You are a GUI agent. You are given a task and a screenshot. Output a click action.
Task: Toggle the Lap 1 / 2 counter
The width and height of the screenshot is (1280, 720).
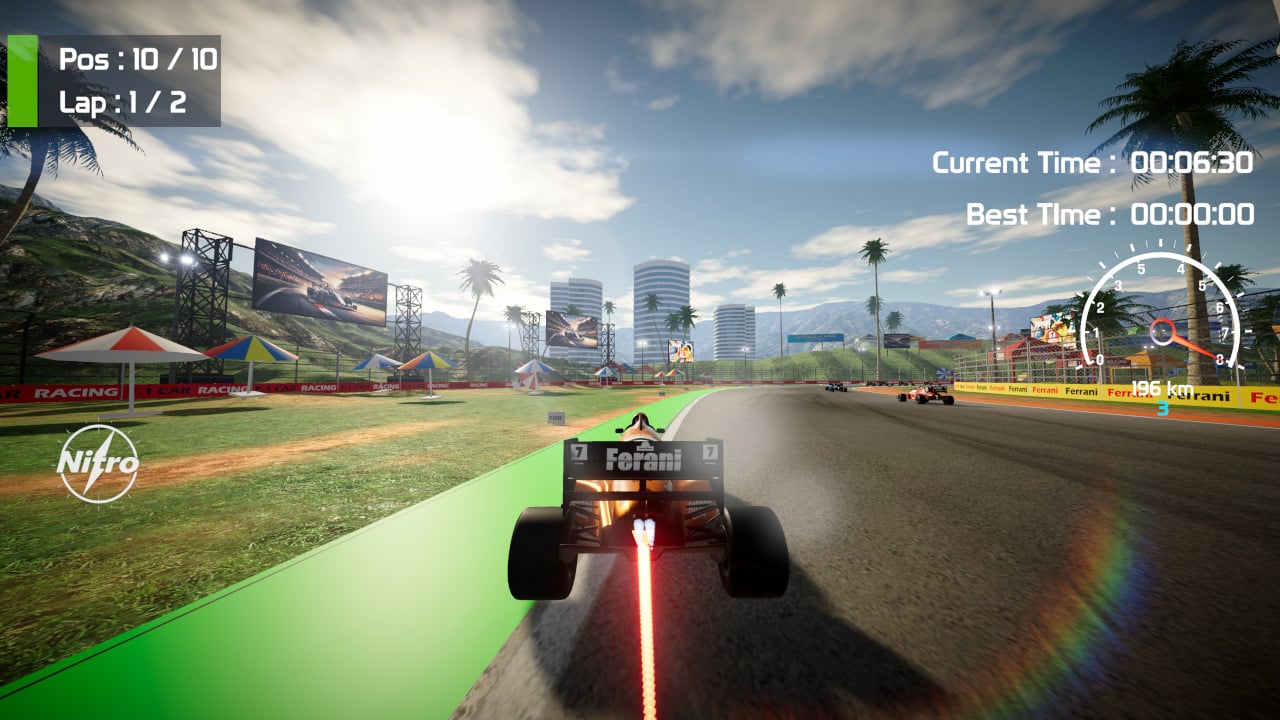tap(124, 100)
